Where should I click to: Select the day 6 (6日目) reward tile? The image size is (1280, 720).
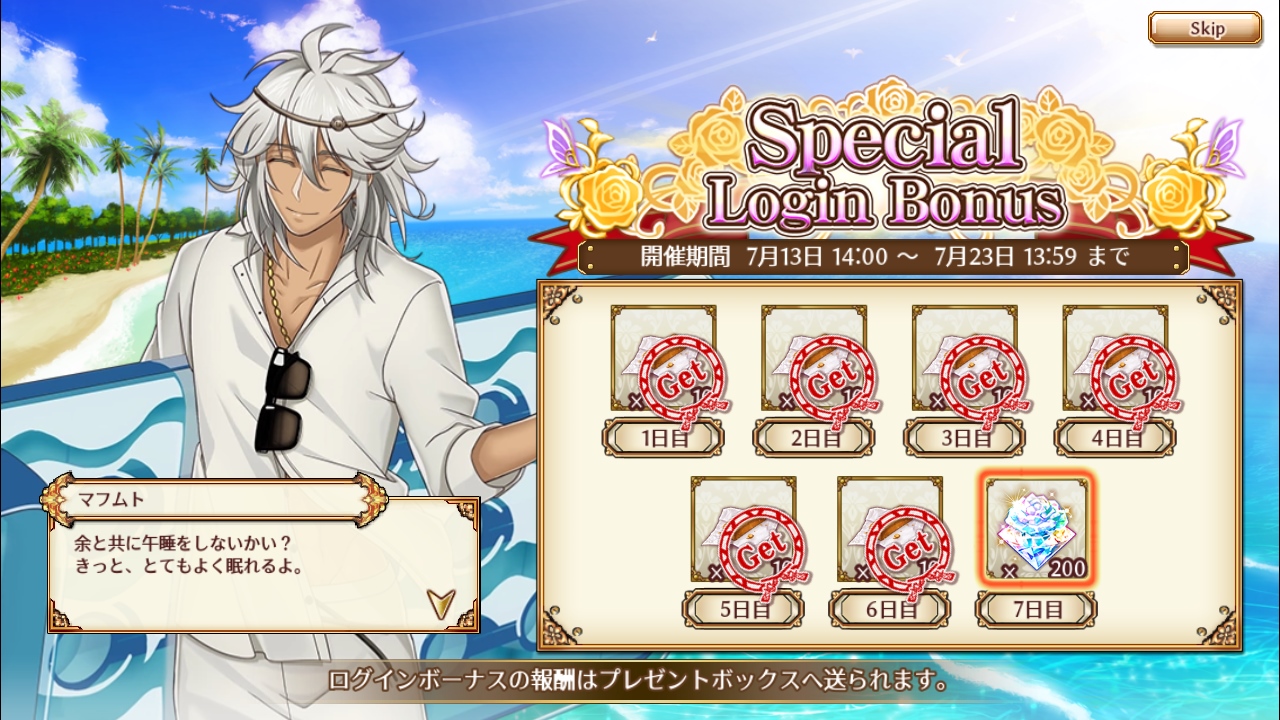(x=889, y=530)
